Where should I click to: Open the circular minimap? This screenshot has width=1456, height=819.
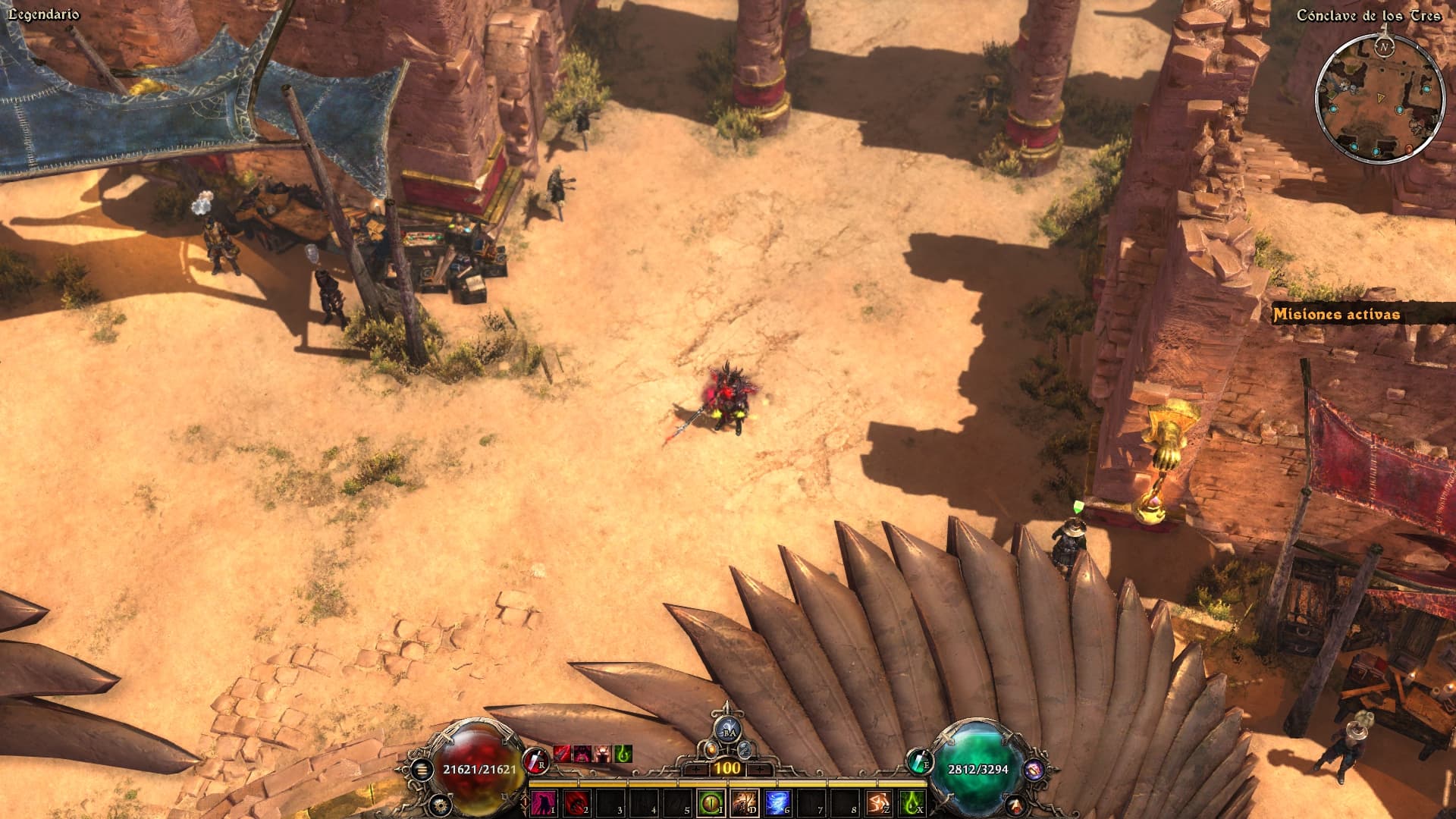(x=1379, y=97)
